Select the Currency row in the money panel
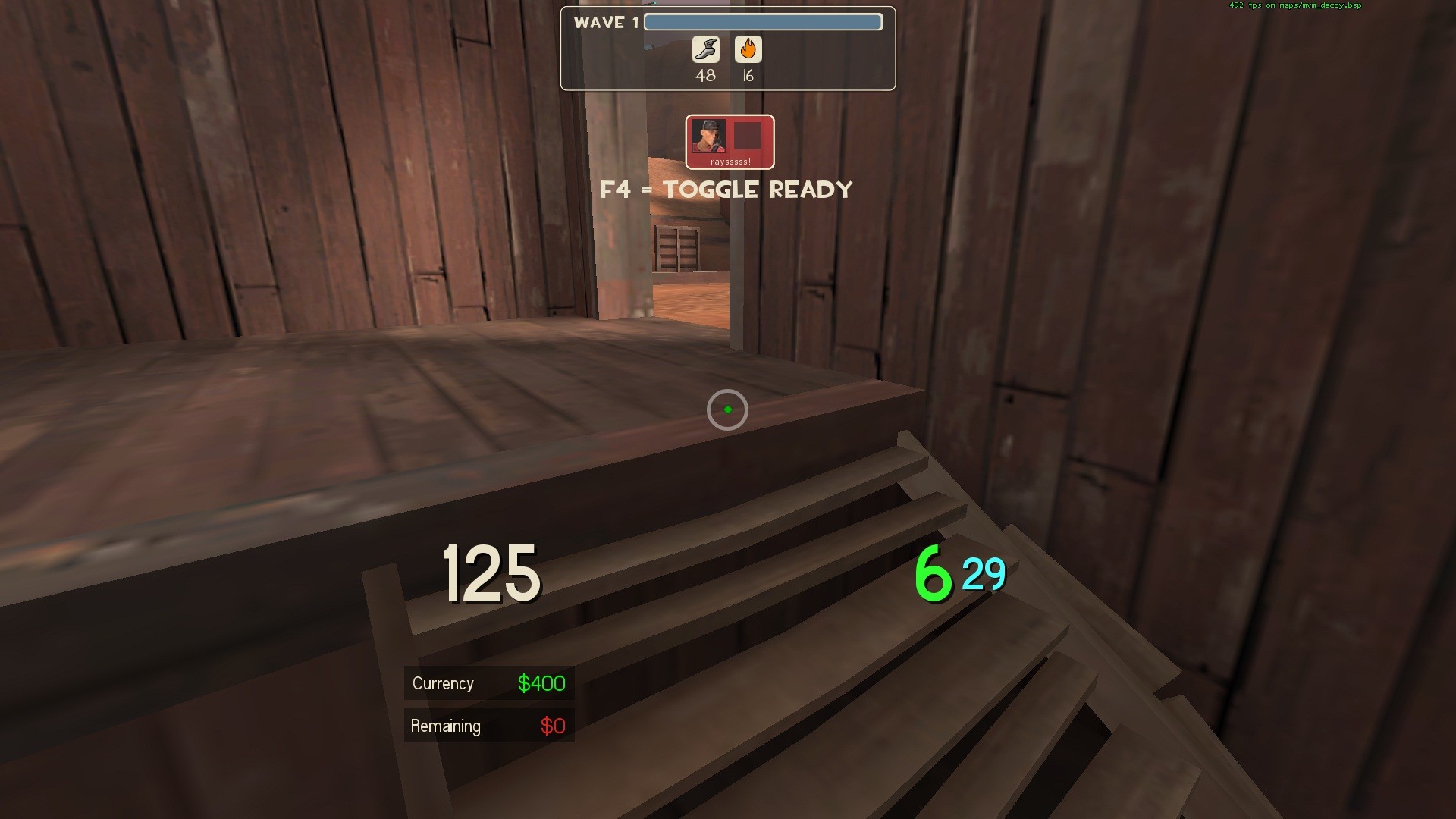Viewport: 1456px width, 819px height. point(488,683)
